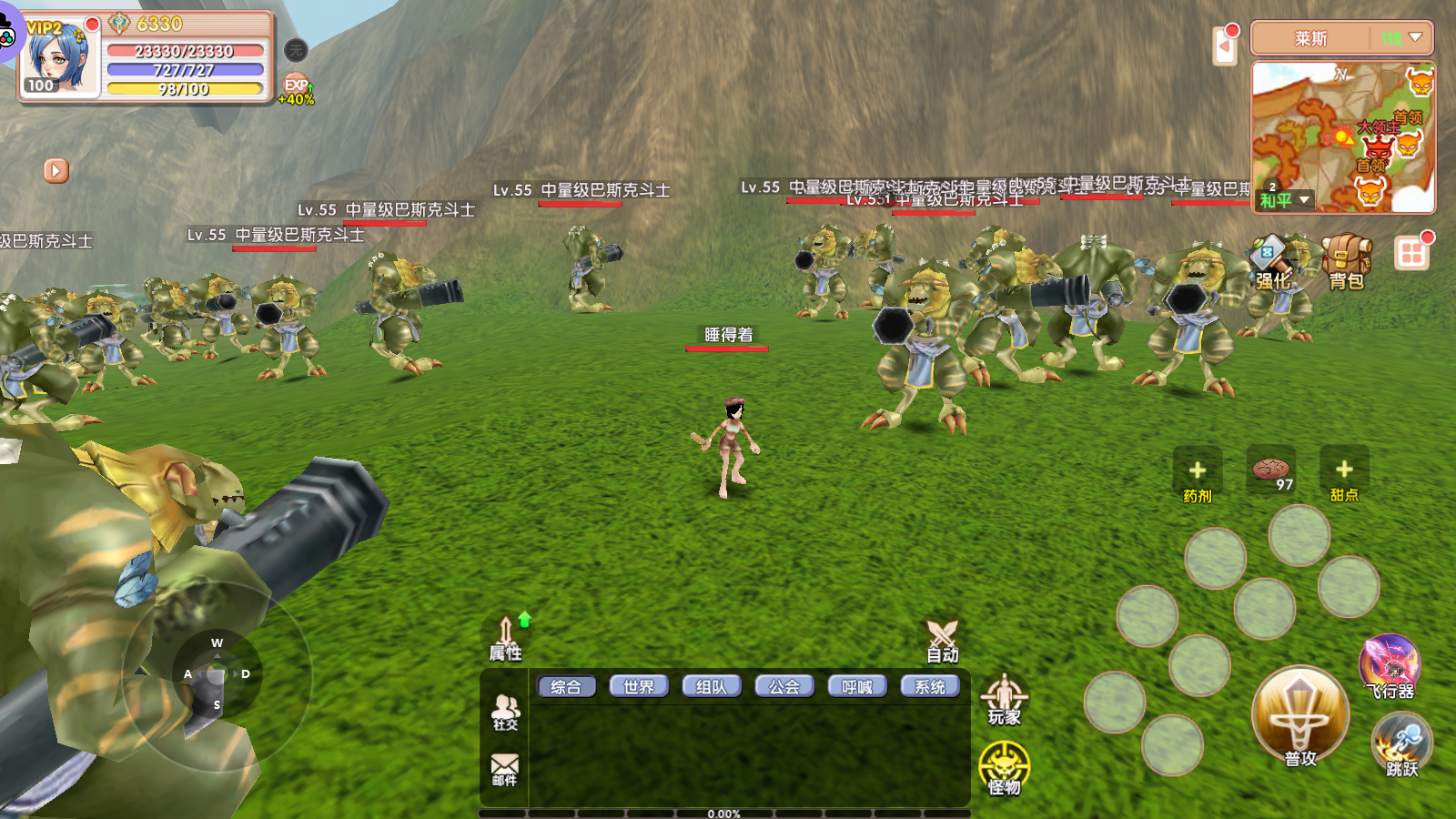Screen dimensions: 1456x819
Task: Choose the 呼喊 shout chat tab
Action: (857, 687)
